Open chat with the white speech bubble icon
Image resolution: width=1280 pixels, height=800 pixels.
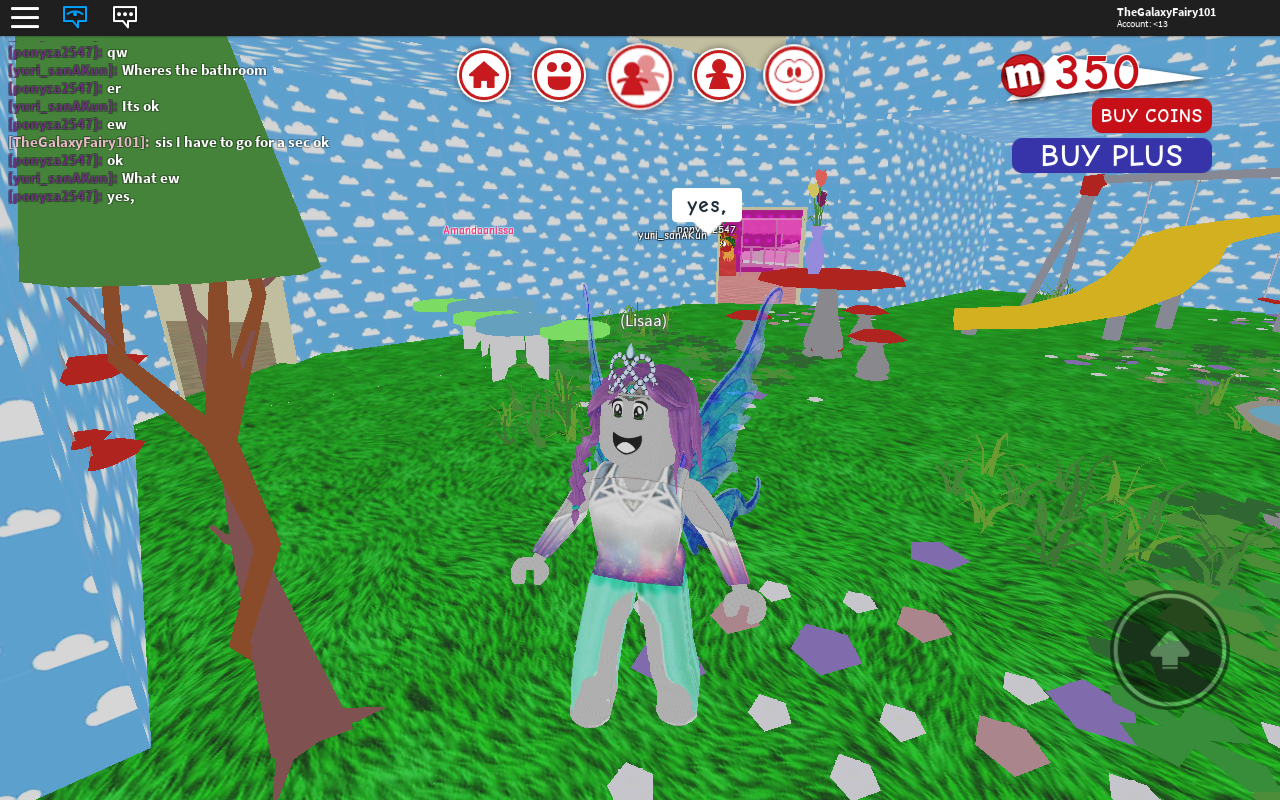pos(124,16)
